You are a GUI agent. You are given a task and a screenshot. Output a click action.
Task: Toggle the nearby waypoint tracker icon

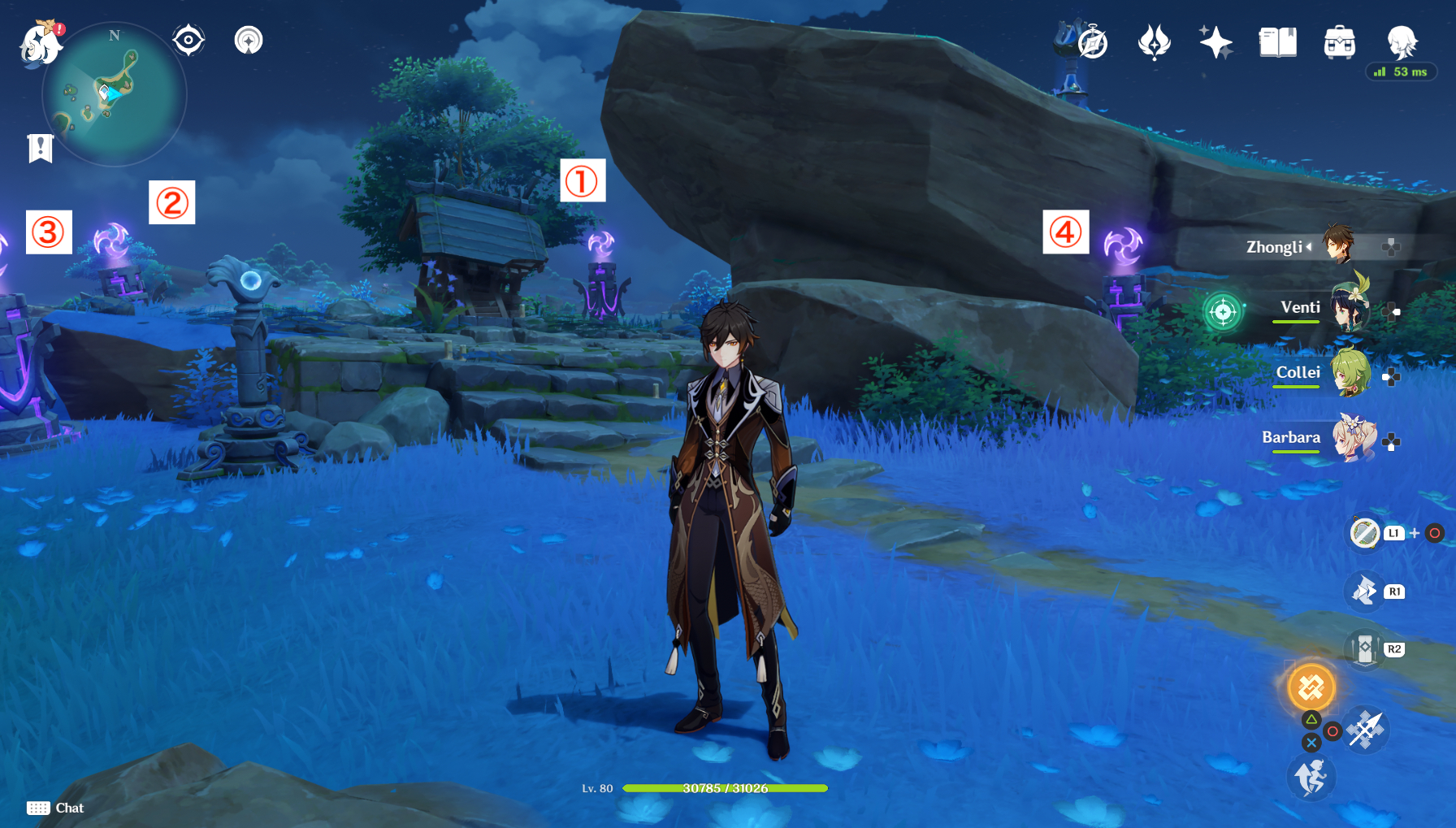pos(249,38)
